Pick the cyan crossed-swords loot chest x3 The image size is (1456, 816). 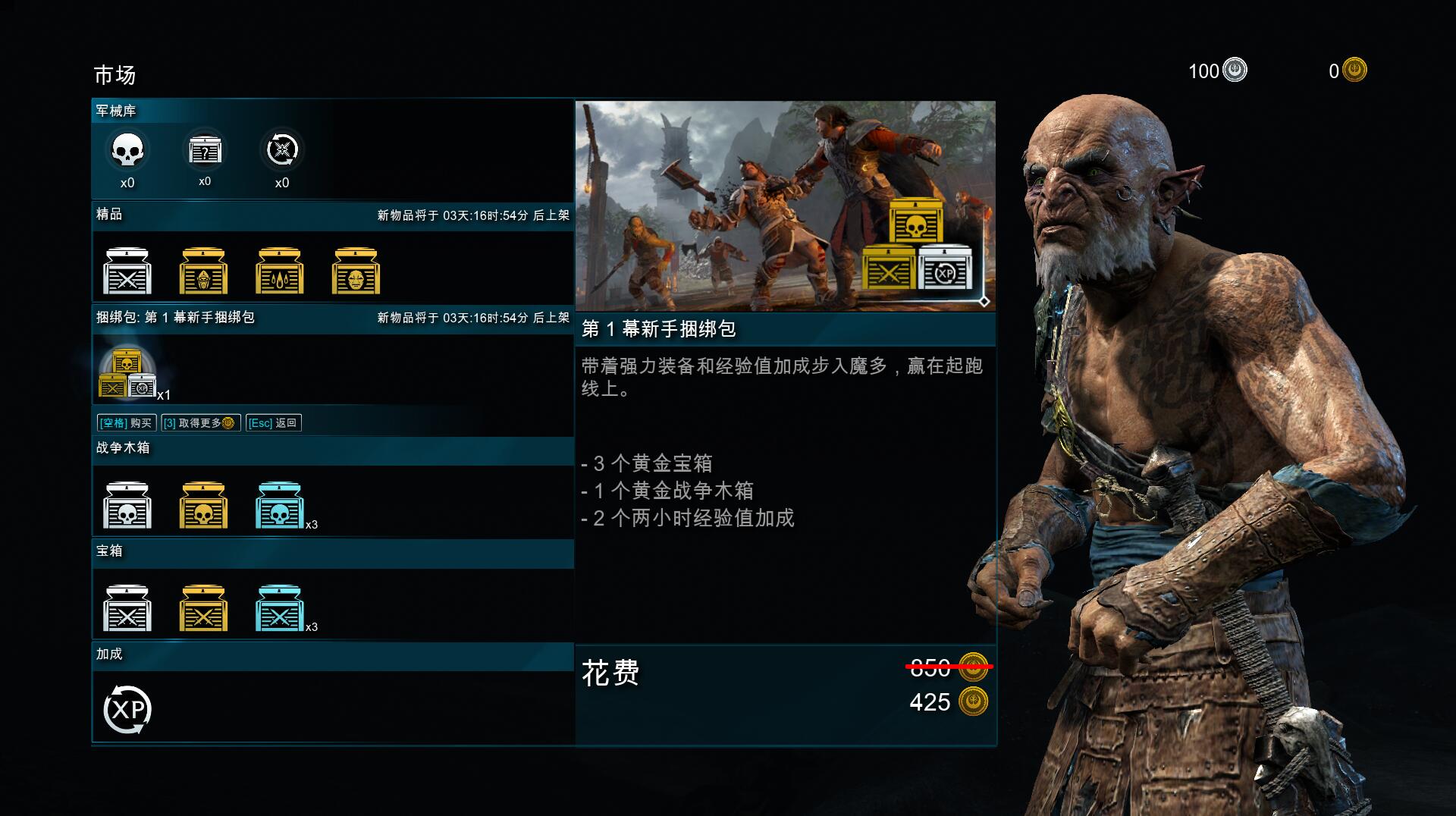[280, 608]
